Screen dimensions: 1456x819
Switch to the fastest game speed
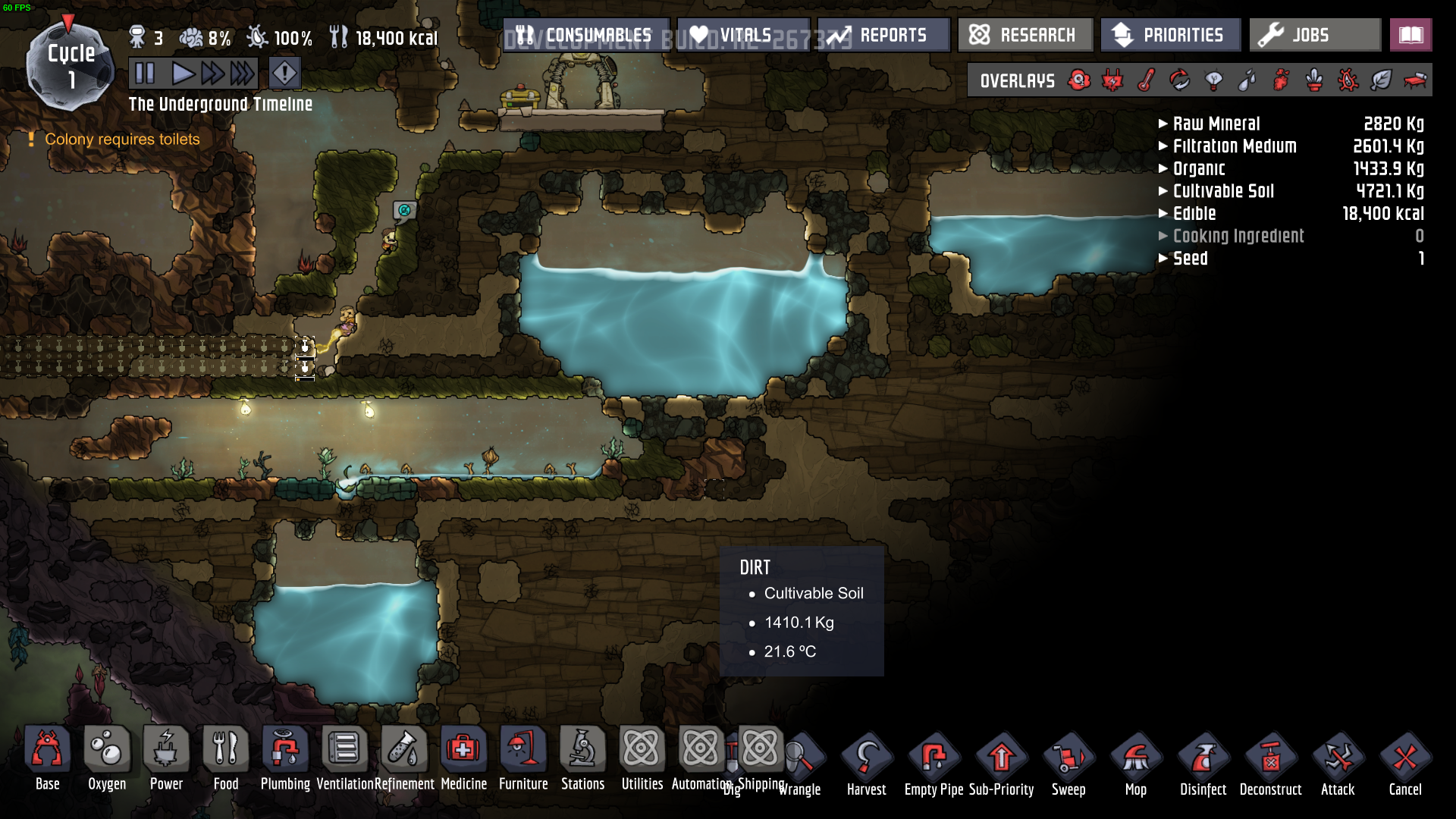click(x=243, y=74)
